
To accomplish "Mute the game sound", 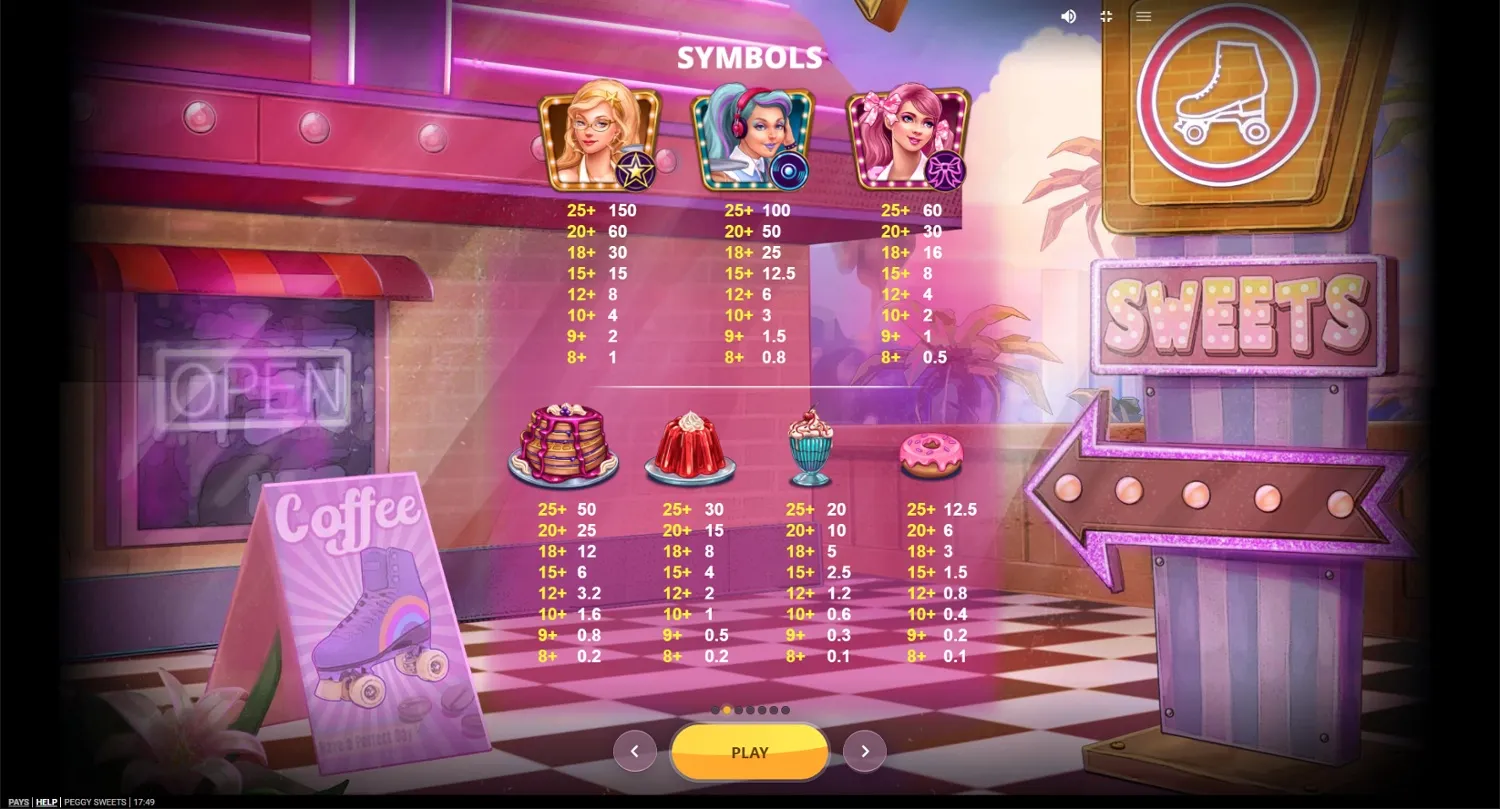I will point(1068,16).
